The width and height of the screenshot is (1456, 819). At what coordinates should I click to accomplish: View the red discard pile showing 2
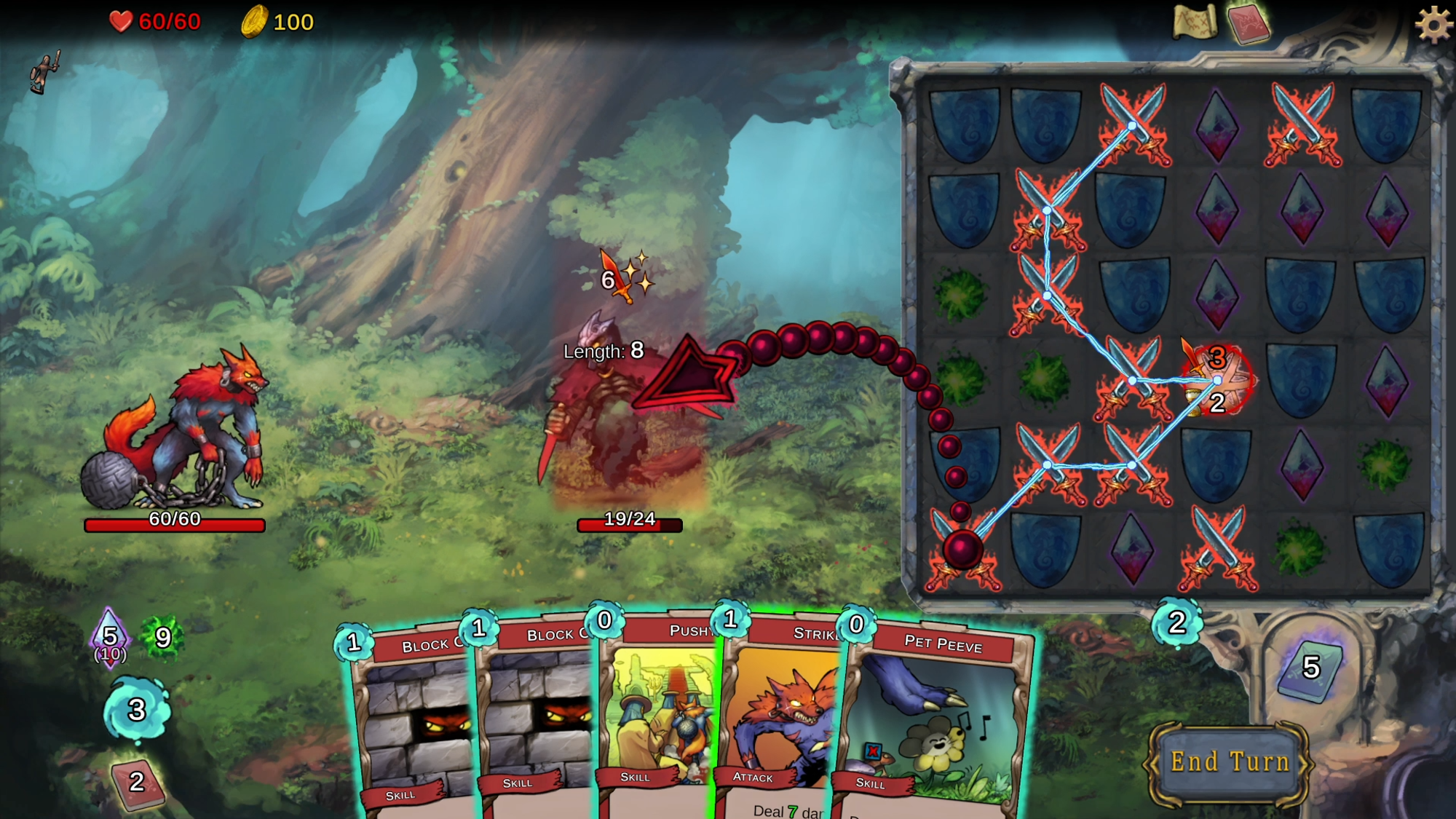coord(136,784)
